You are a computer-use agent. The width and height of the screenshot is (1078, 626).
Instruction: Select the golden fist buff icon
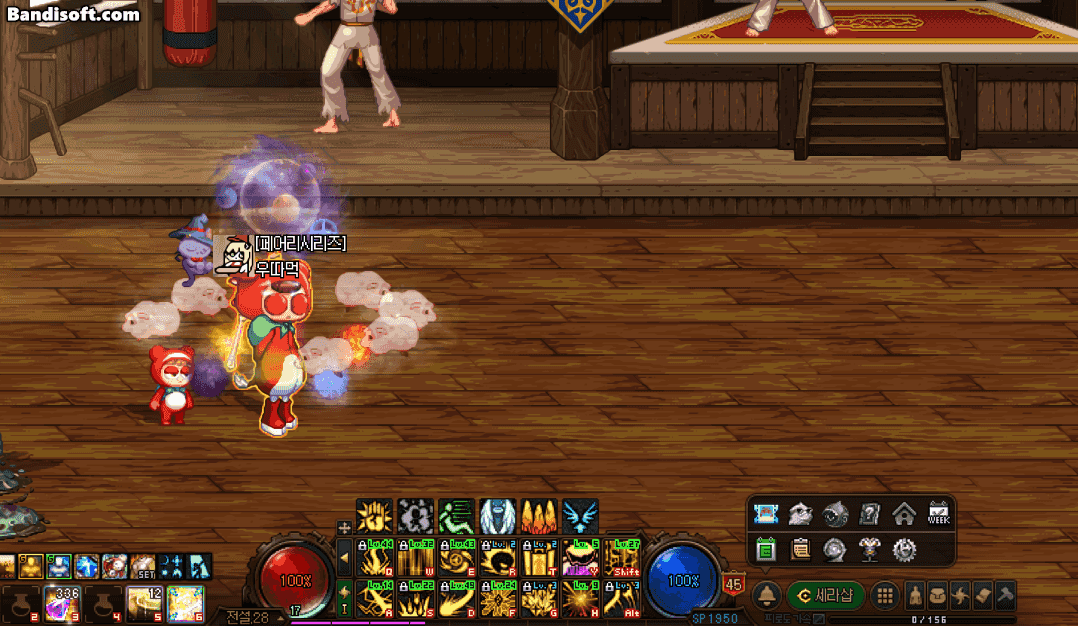[x=374, y=516]
